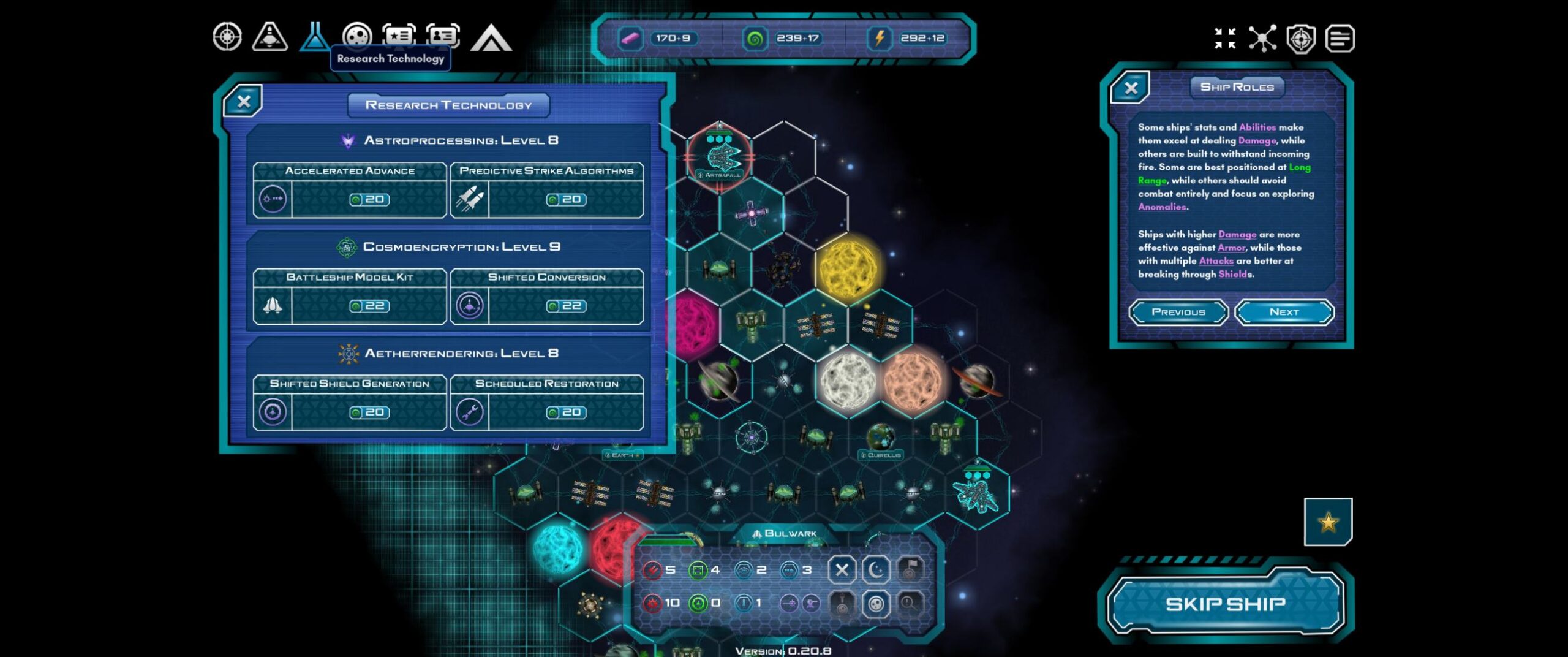Research Shifted Shield Generation
Screen dimensions: 1568x657
click(x=350, y=403)
